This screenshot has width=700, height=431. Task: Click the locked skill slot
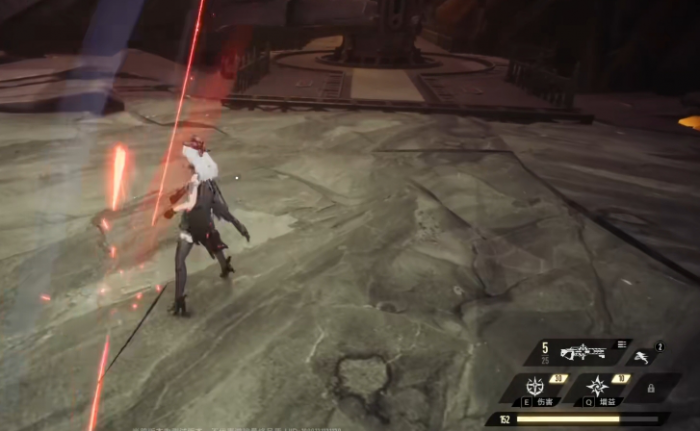651,387
